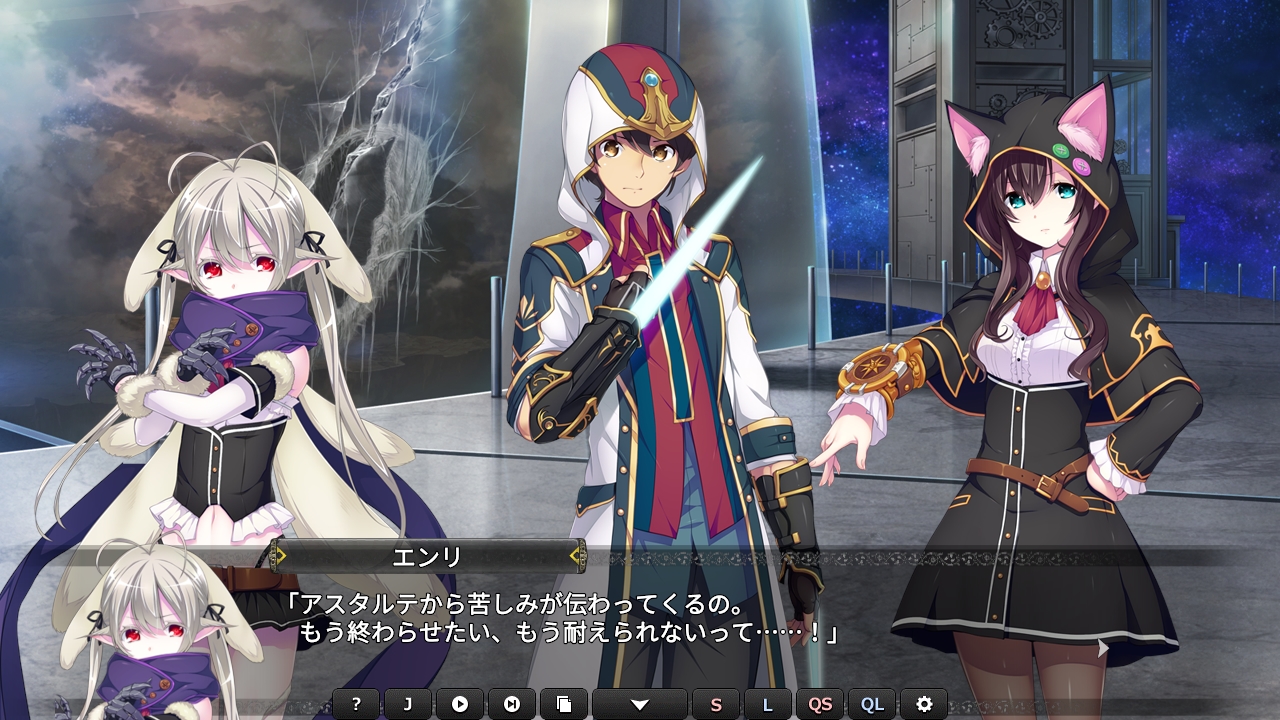The image size is (1280, 720).
Task: Click the right arrow on the name plate
Action: [575, 554]
